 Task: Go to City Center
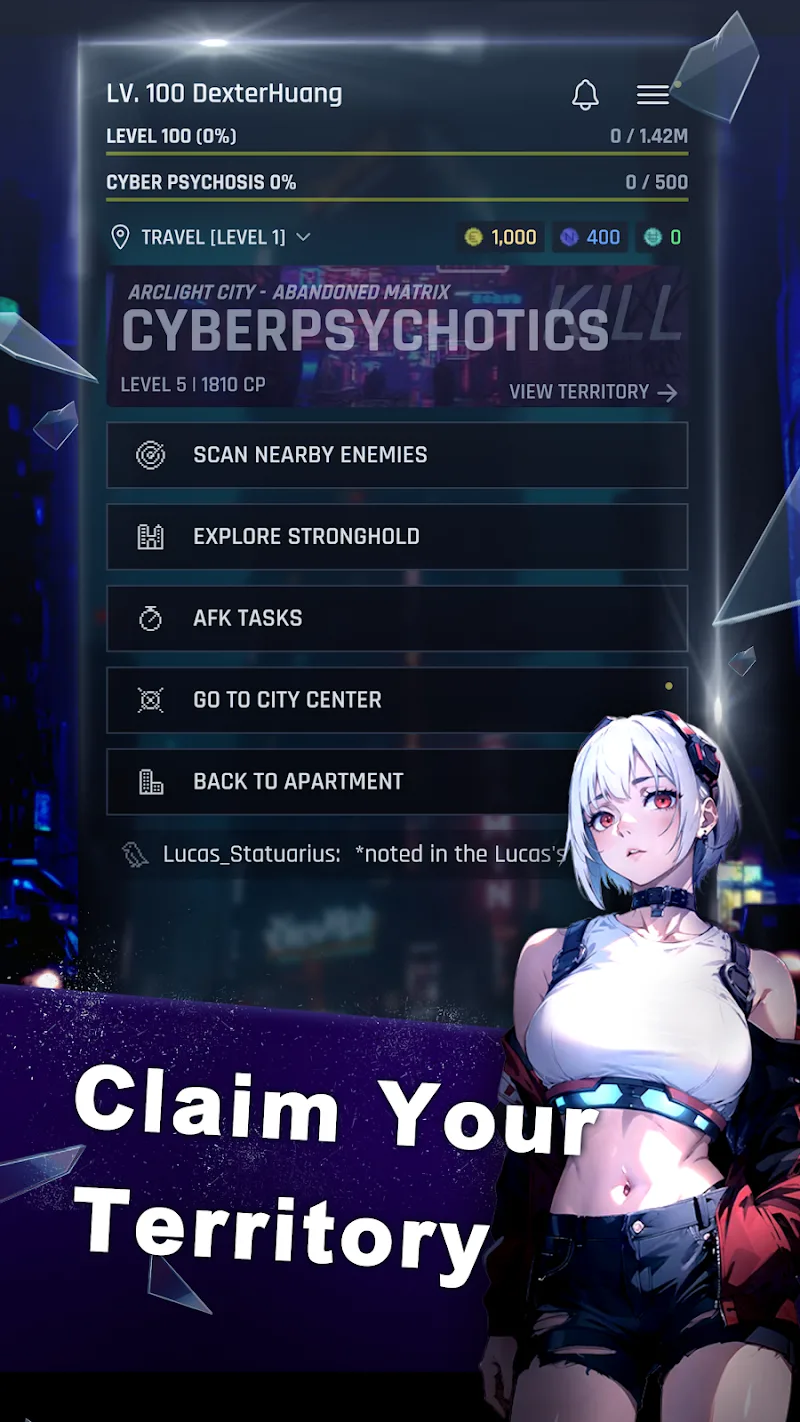pos(397,700)
